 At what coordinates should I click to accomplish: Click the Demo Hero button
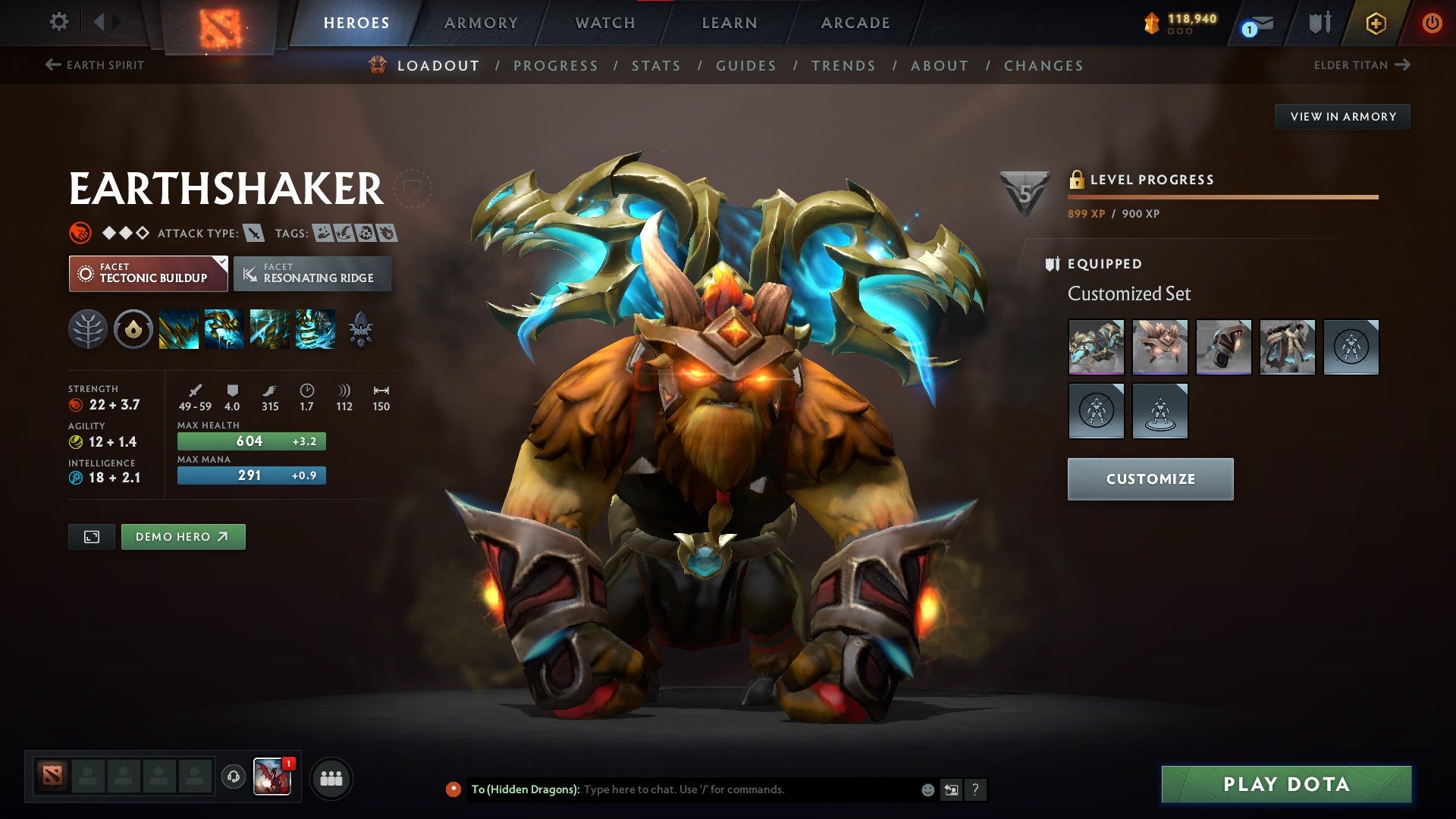coord(183,536)
